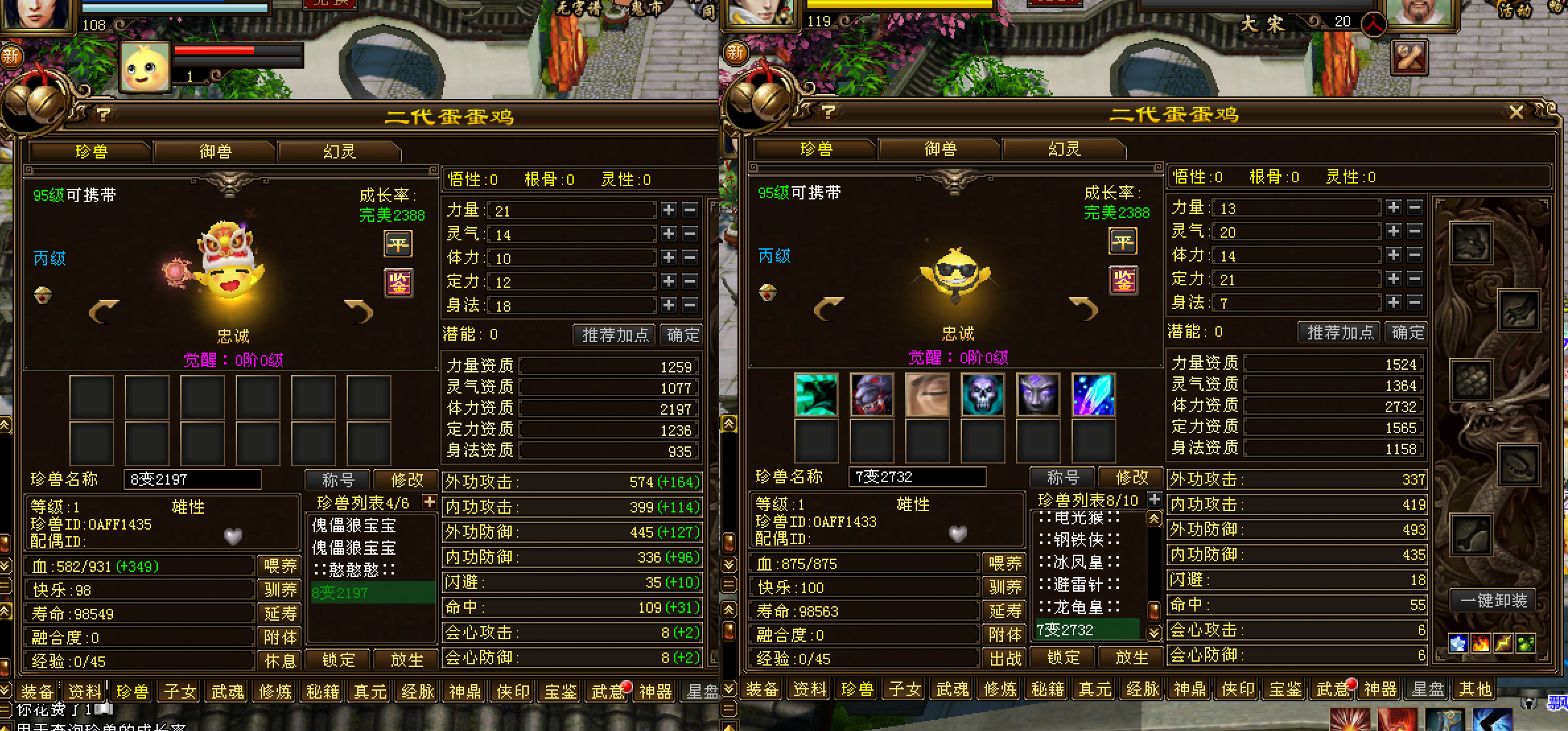The width and height of the screenshot is (1568, 731).
Task: Open the 活动 events icon
Action: pyautogui.click(x=1515, y=11)
